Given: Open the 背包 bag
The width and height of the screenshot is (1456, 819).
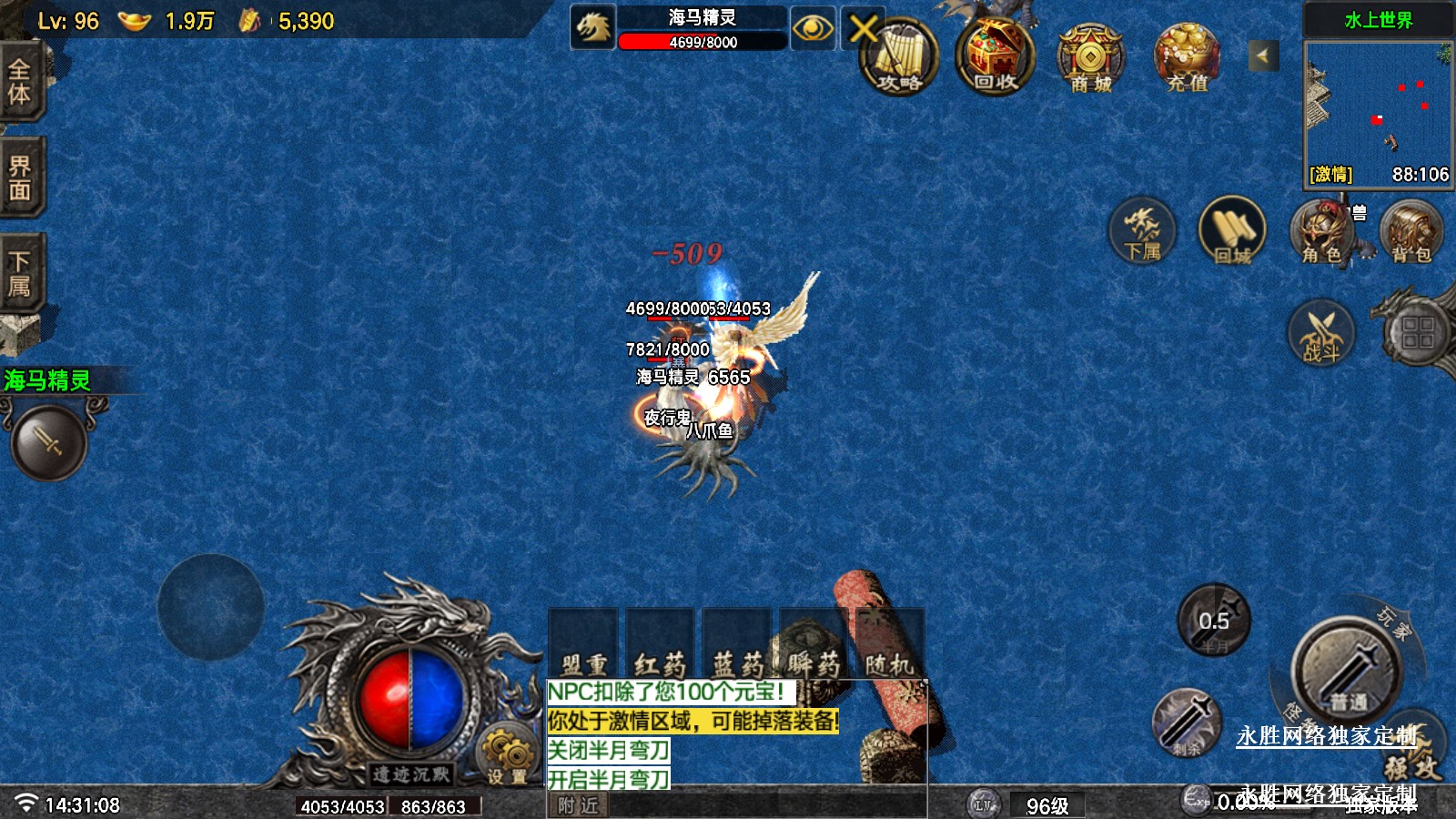Looking at the screenshot, I should click(x=1410, y=233).
